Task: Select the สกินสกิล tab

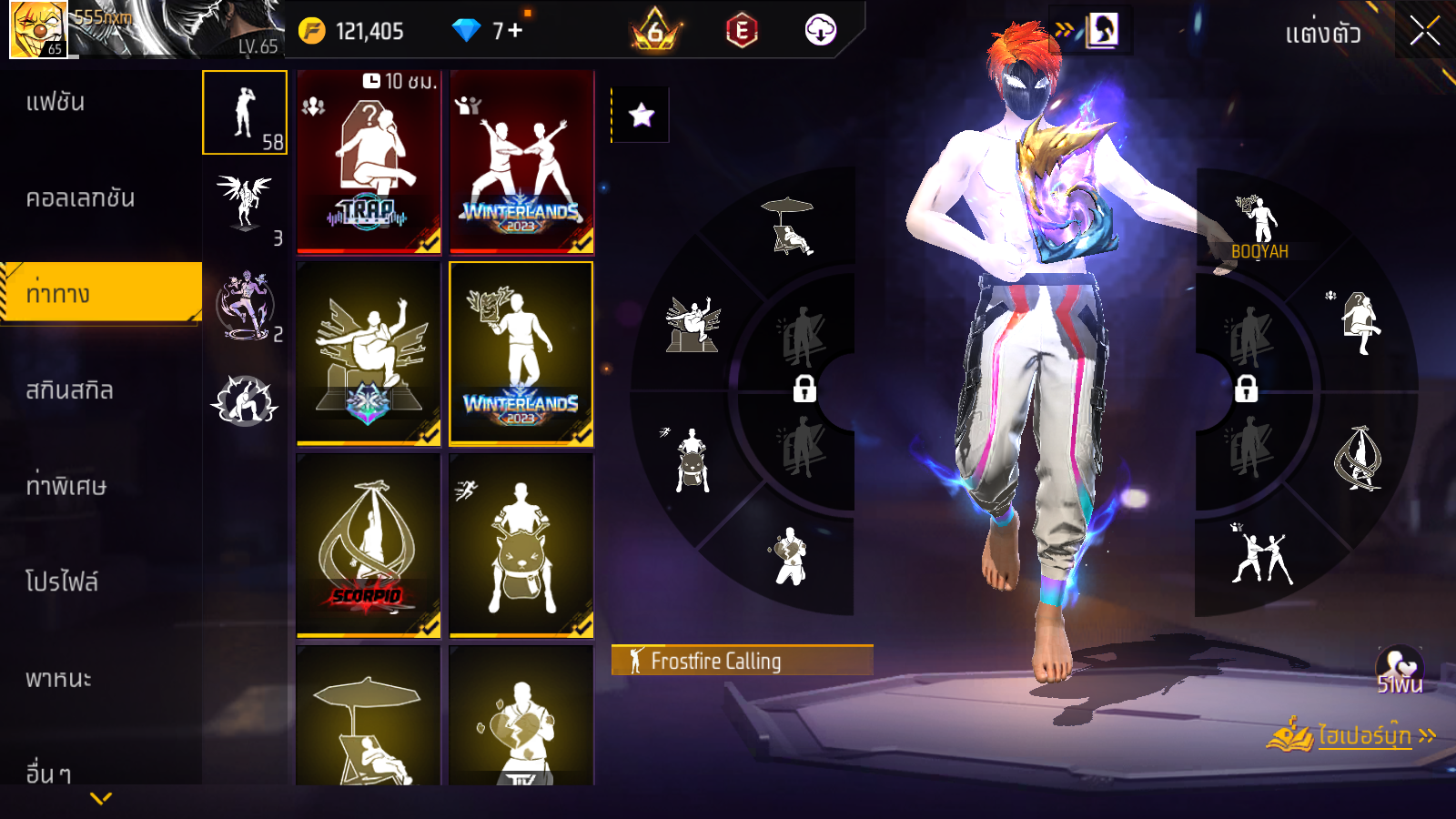Action: coord(69,390)
